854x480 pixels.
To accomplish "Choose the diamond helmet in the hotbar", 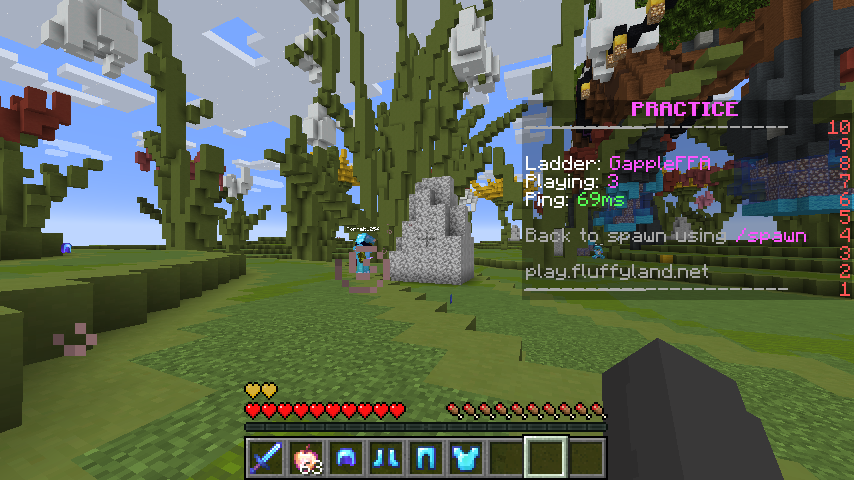I will 345,457.
